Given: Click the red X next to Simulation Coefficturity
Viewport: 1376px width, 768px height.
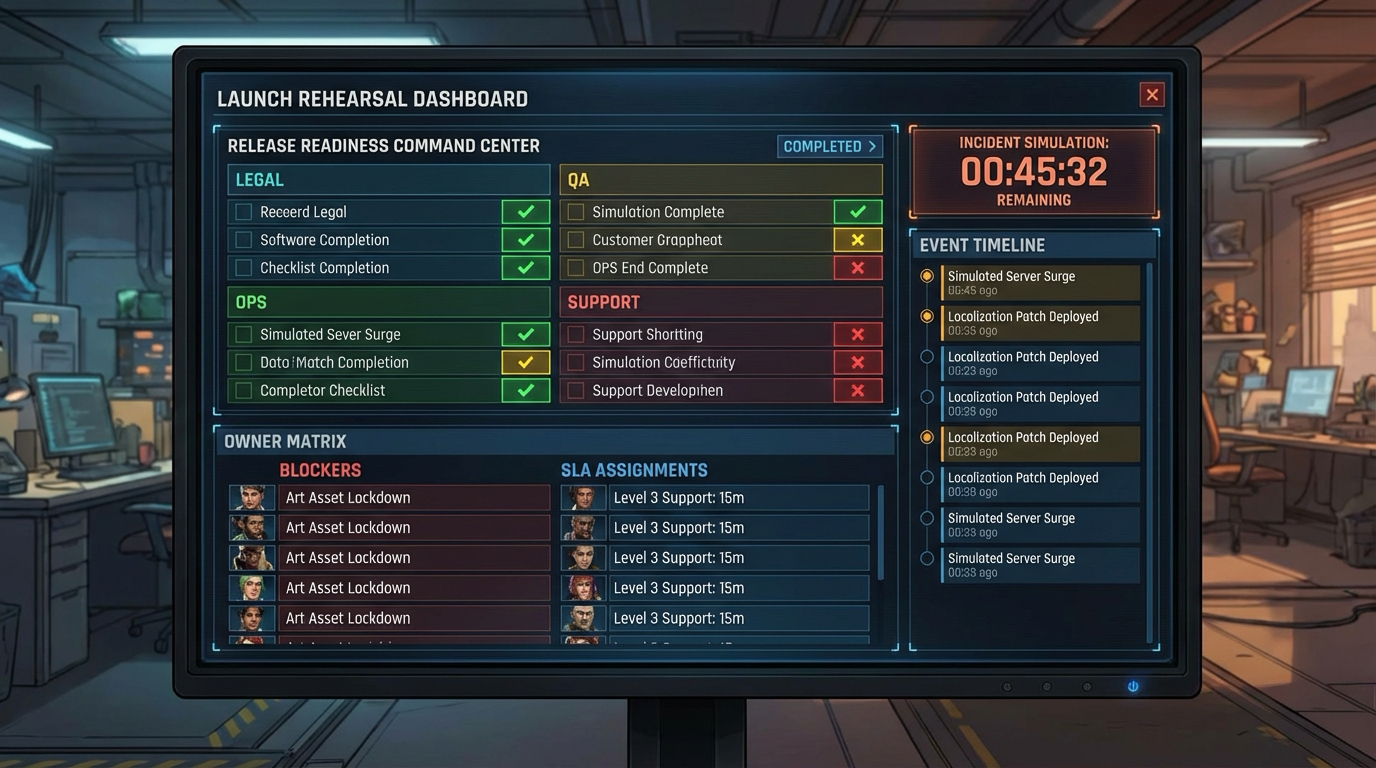Looking at the screenshot, I should click(858, 362).
